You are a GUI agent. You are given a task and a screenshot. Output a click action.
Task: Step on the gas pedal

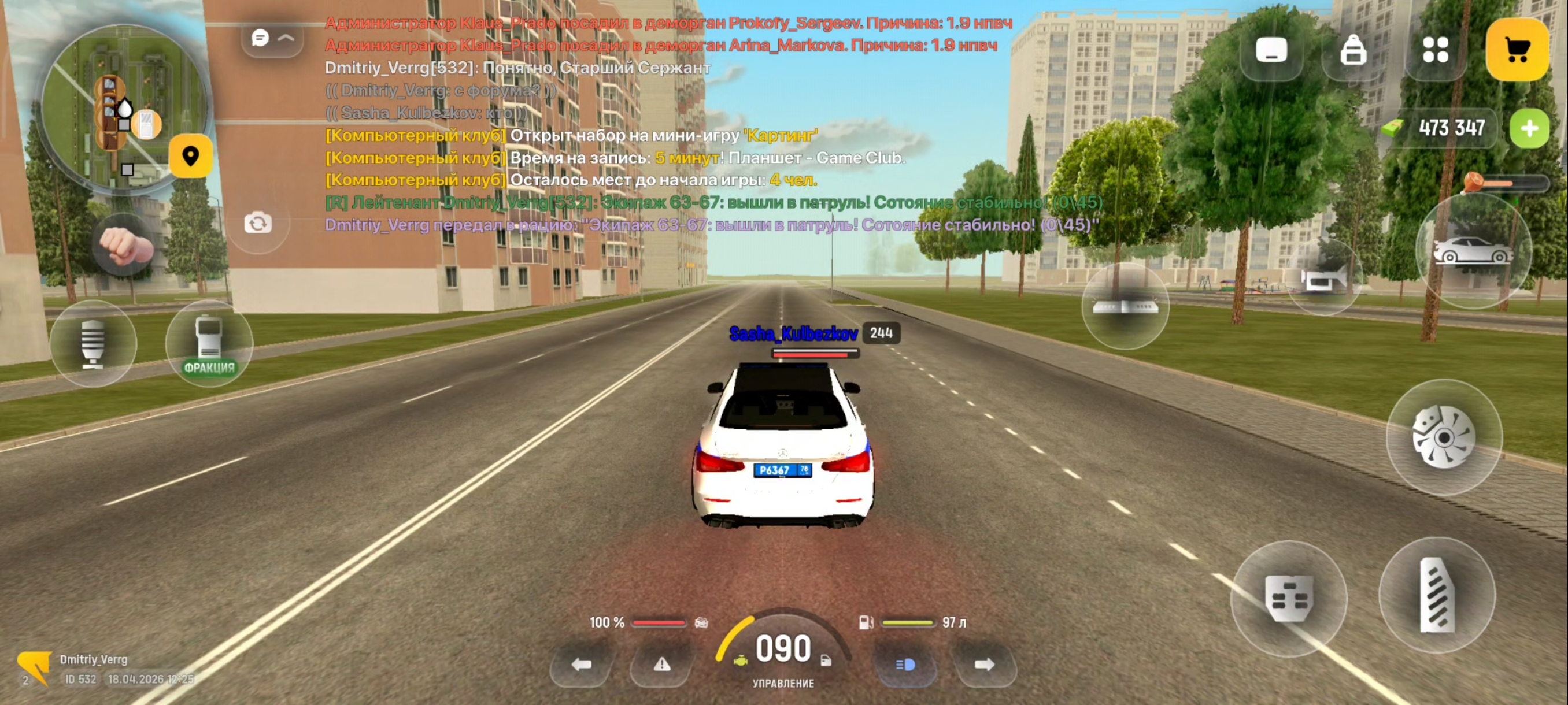click(x=1437, y=595)
